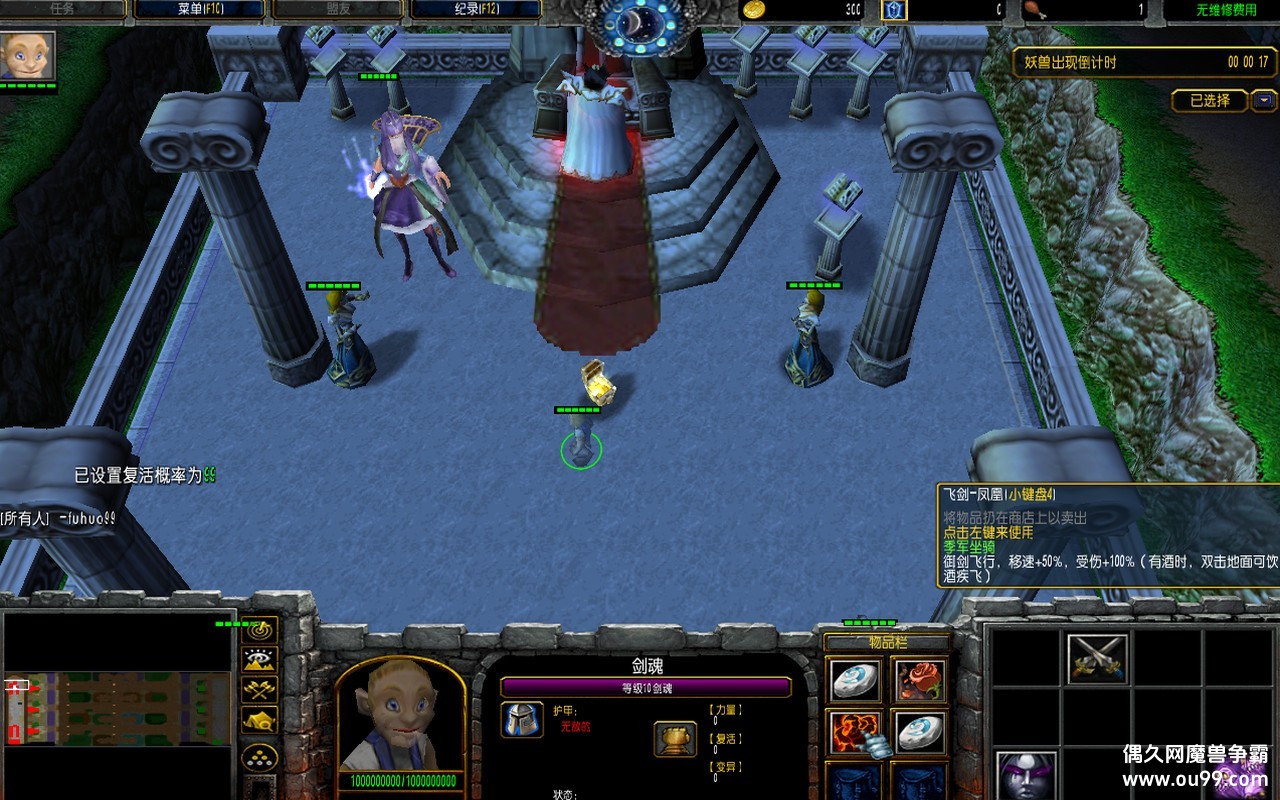Viewport: 1280px width, 800px height.
Task: Activate the minimap signal ping button
Action: coord(260,630)
